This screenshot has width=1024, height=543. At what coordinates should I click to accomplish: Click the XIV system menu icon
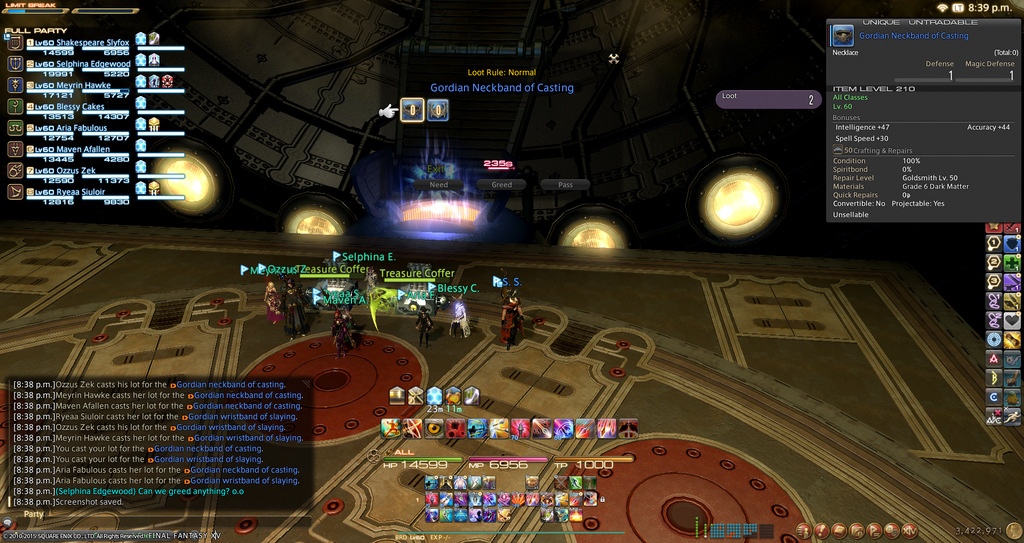[909, 530]
